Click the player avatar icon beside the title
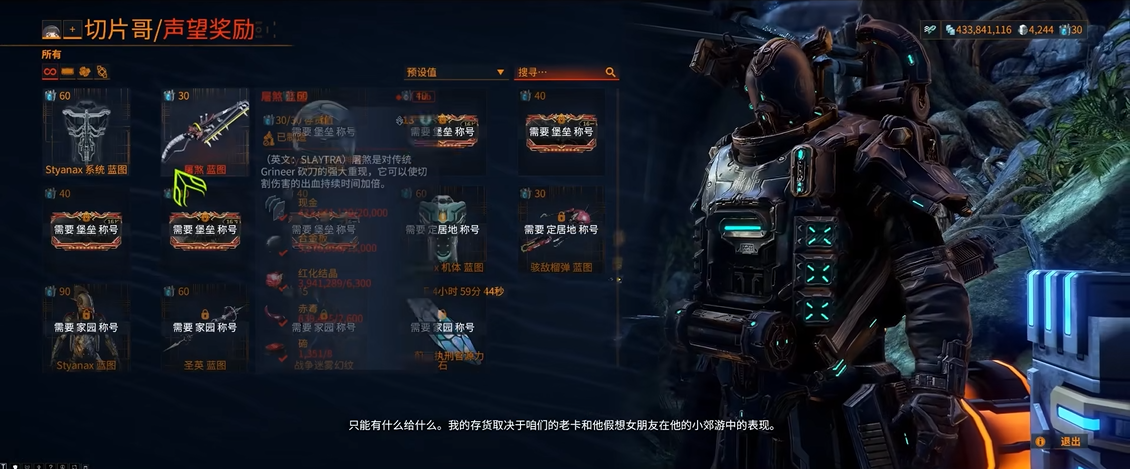1130x469 pixels. pos(51,31)
